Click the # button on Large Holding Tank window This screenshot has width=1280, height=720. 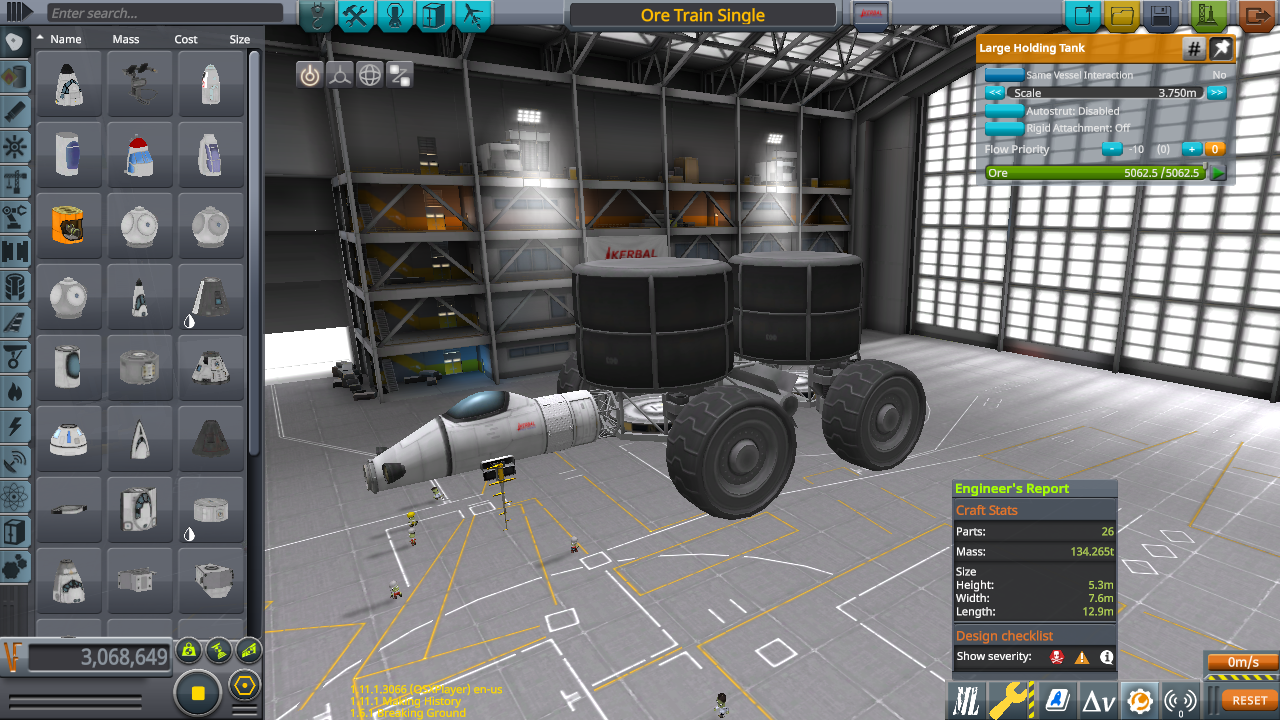coord(1194,48)
